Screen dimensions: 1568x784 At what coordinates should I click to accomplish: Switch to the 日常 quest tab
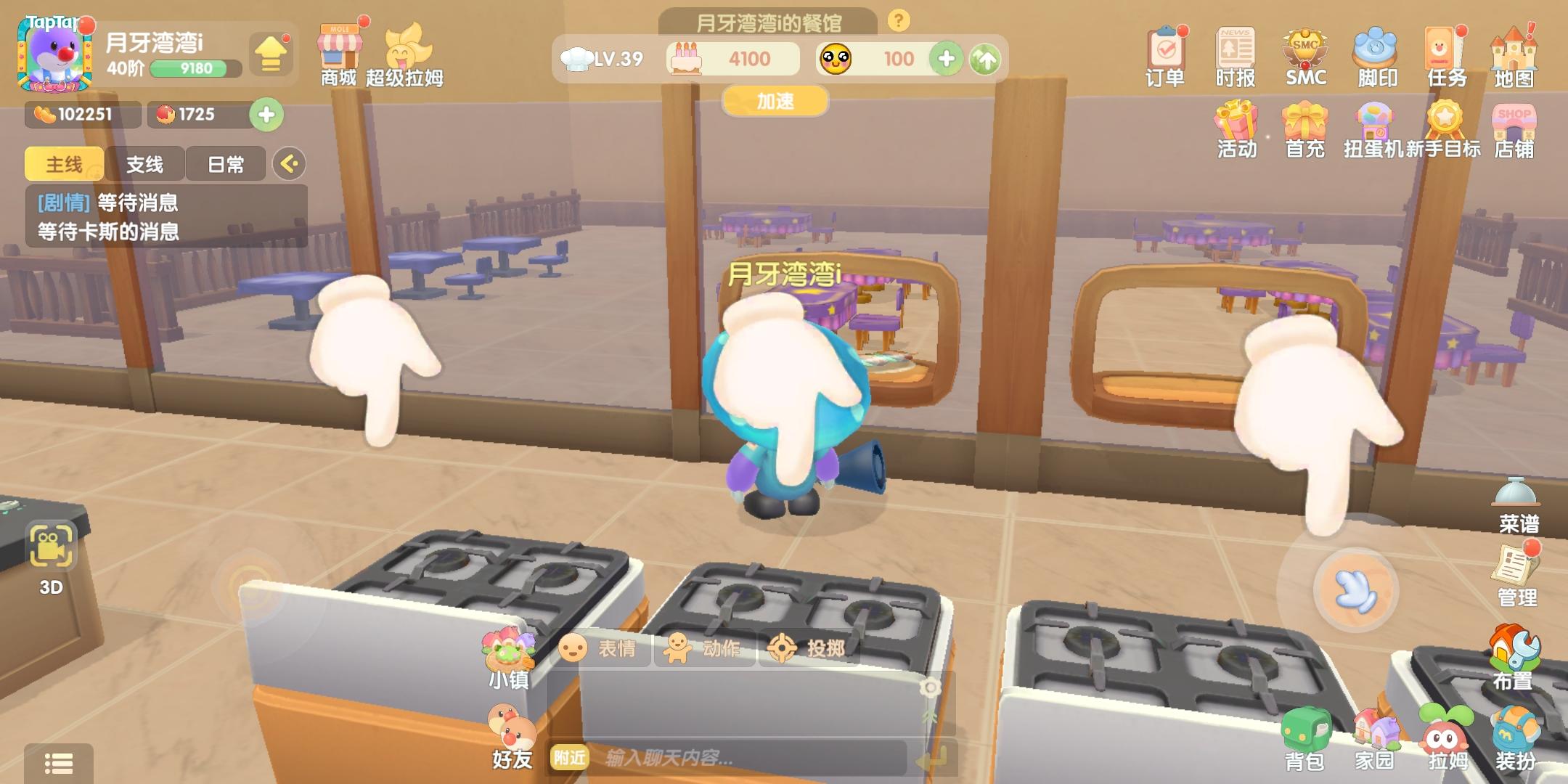(x=226, y=165)
